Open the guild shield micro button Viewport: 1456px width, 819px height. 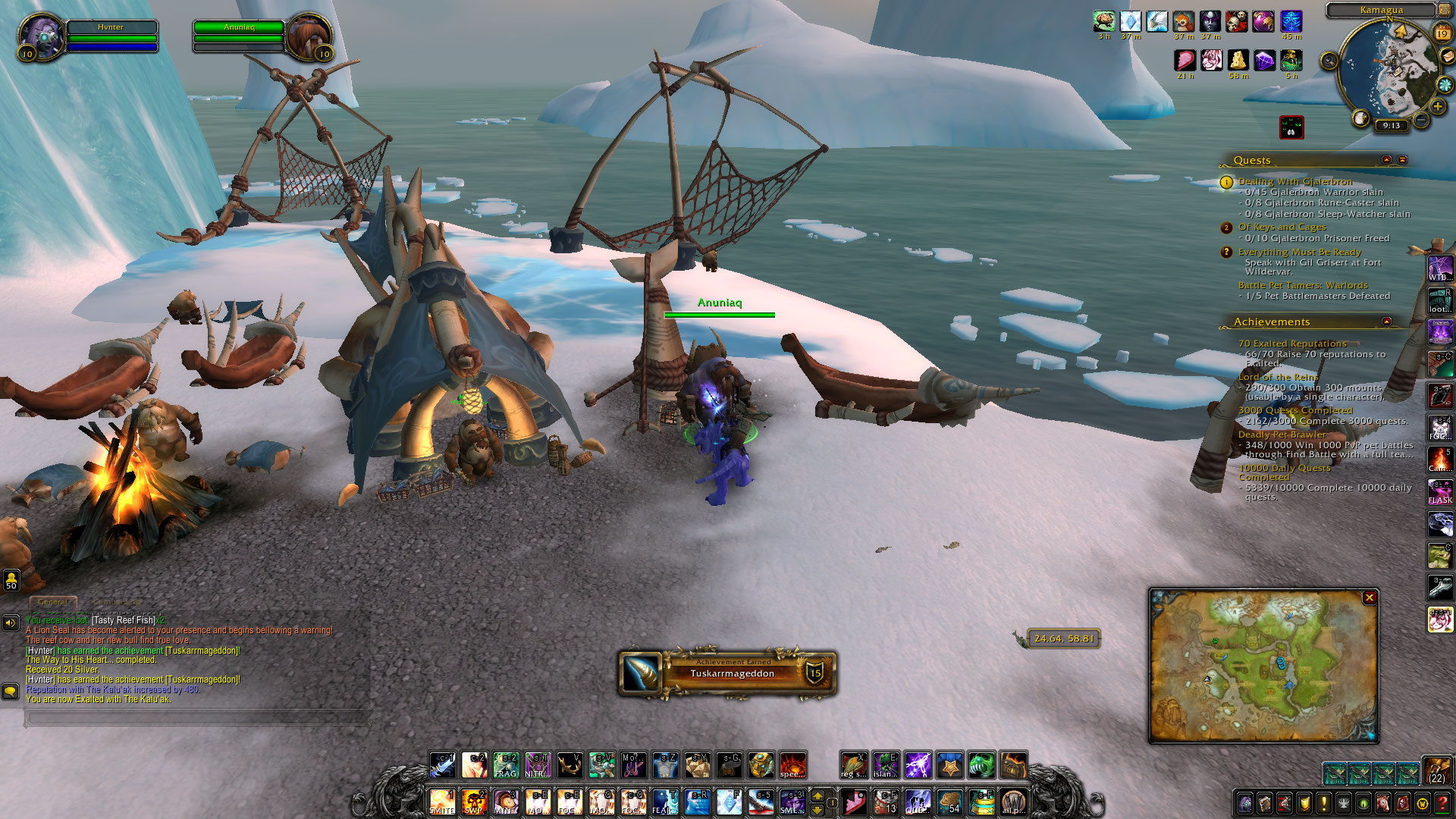click(x=1304, y=803)
